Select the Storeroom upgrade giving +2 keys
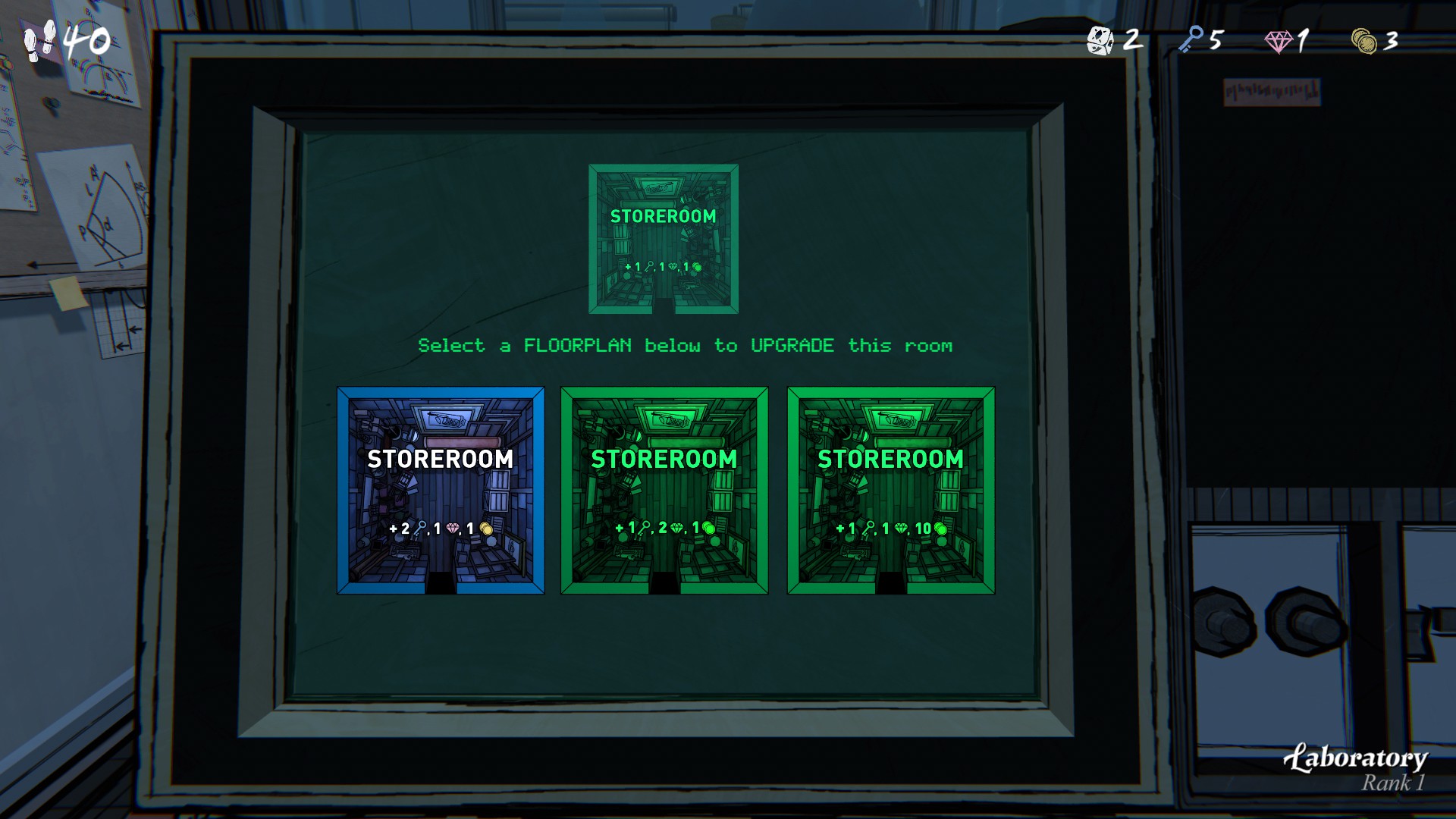The width and height of the screenshot is (1456, 819). (441, 490)
